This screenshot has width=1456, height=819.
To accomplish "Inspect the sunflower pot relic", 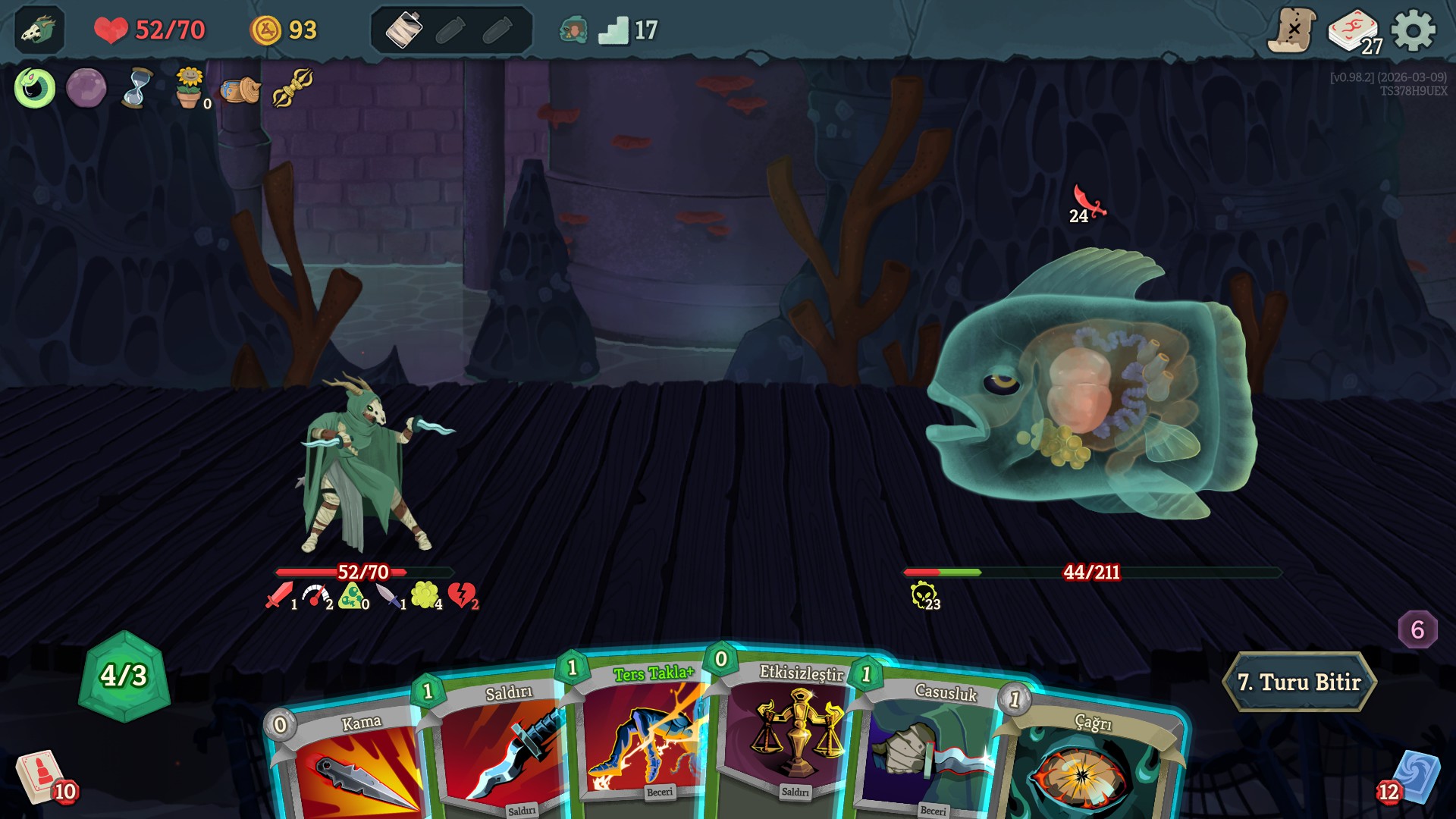I will point(189,88).
